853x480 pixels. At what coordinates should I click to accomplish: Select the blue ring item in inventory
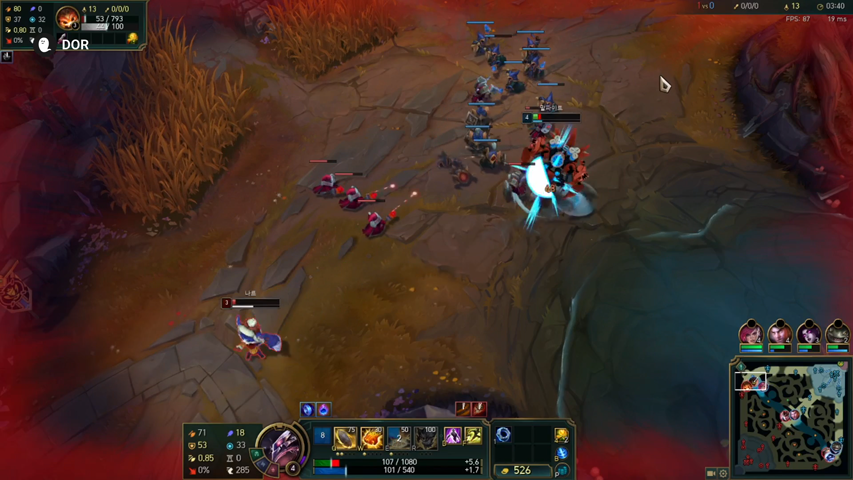[x=503, y=434]
